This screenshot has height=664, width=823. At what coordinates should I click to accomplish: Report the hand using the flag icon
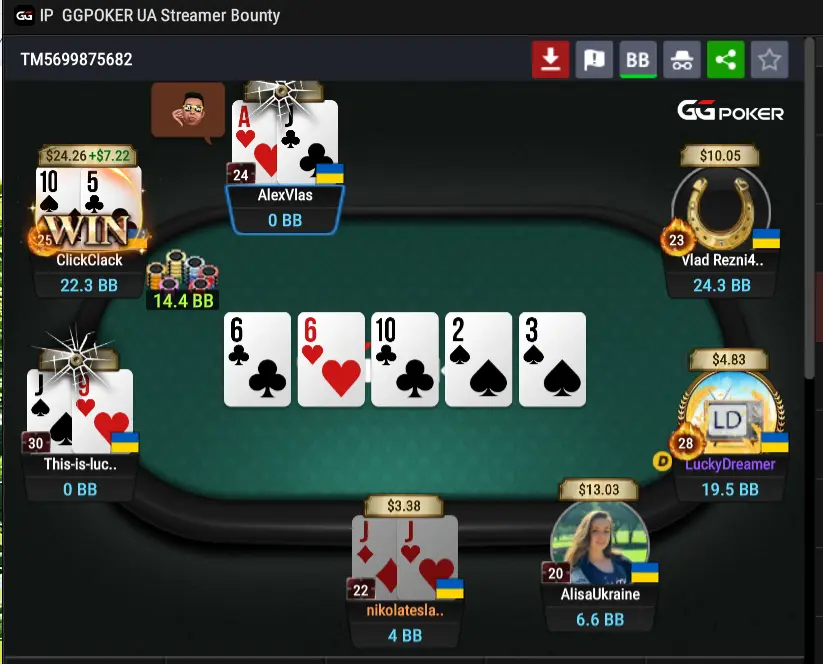594,60
